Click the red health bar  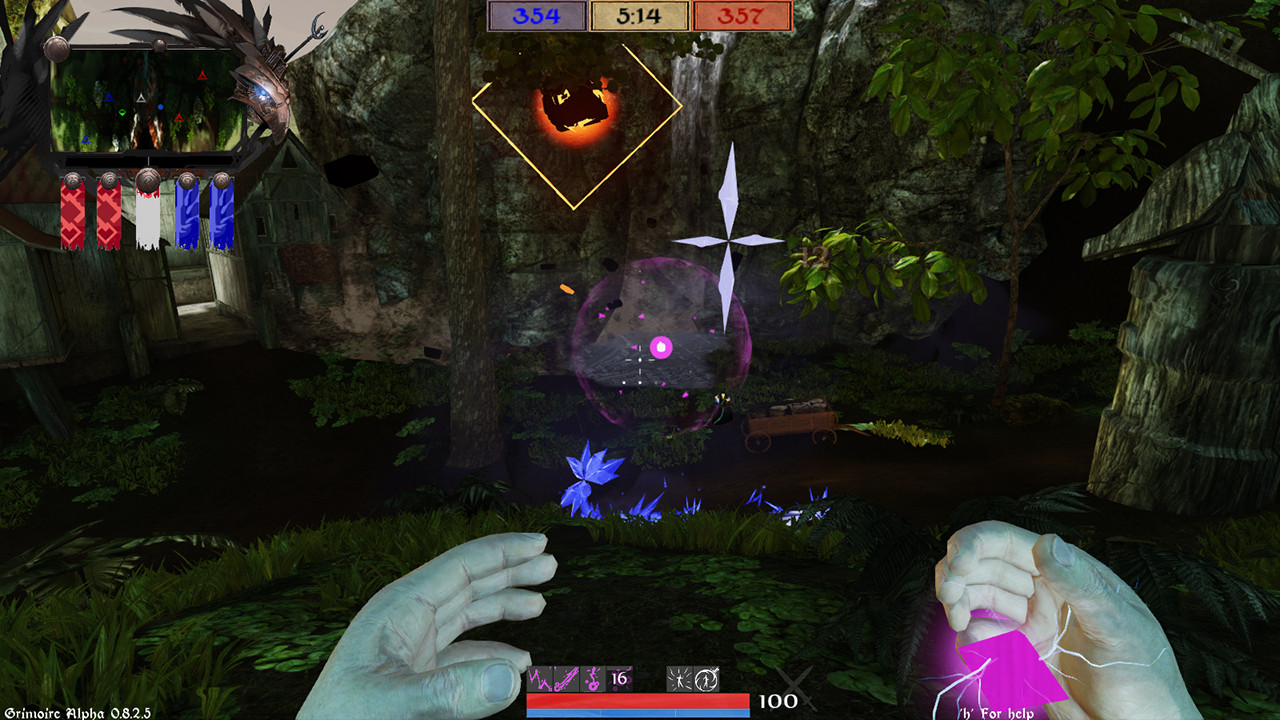point(637,699)
